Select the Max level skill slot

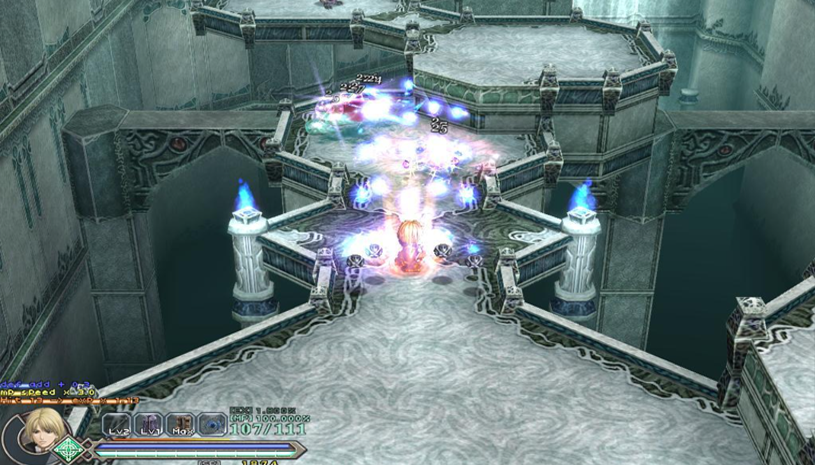click(x=180, y=425)
